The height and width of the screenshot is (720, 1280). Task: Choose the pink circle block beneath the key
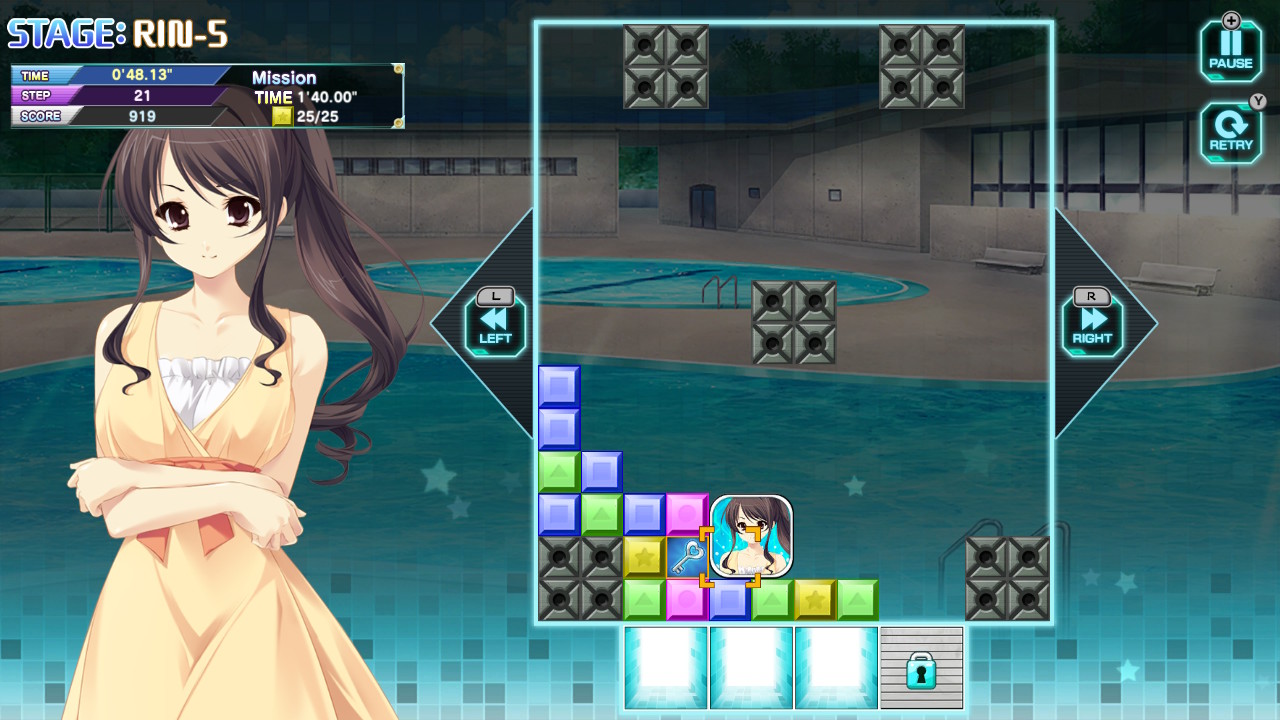coord(687,600)
